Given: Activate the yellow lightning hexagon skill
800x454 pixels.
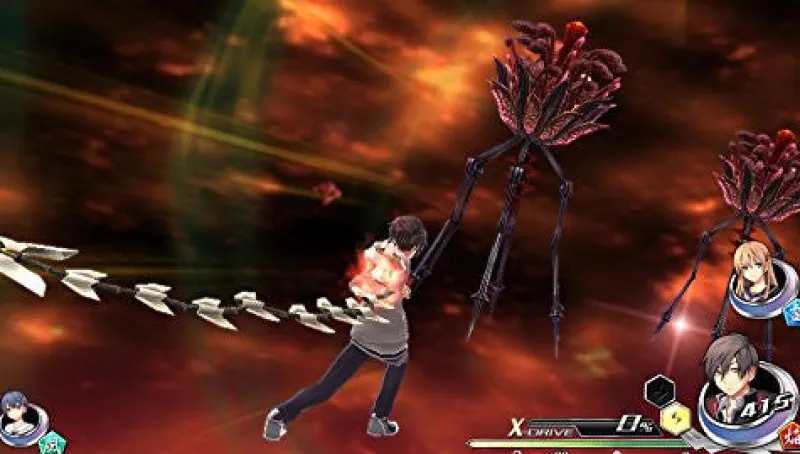Looking at the screenshot, I should 674,416.
